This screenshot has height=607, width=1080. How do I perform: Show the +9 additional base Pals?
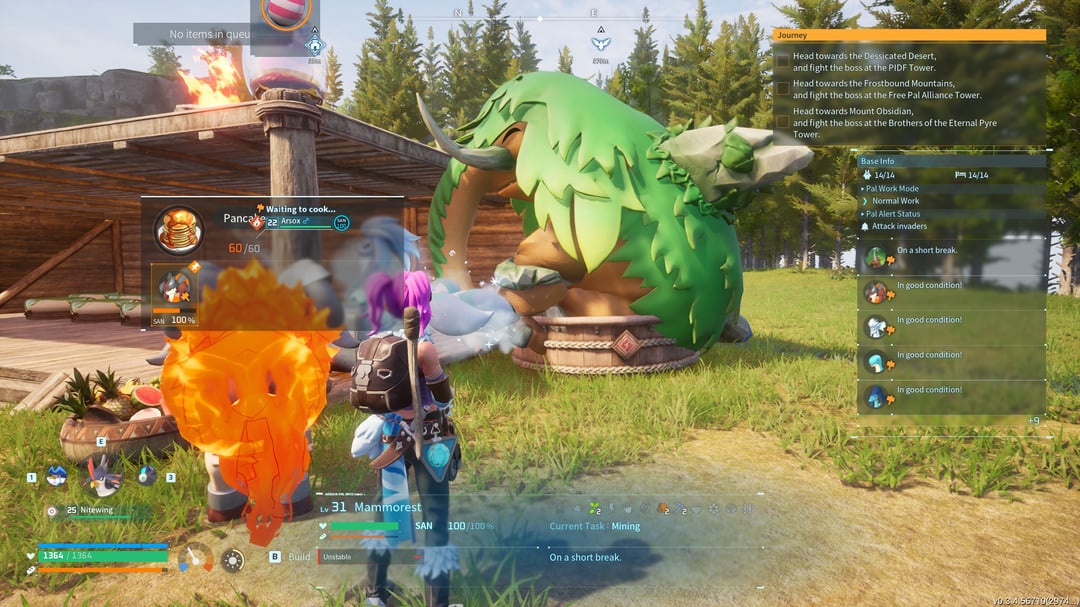1033,420
